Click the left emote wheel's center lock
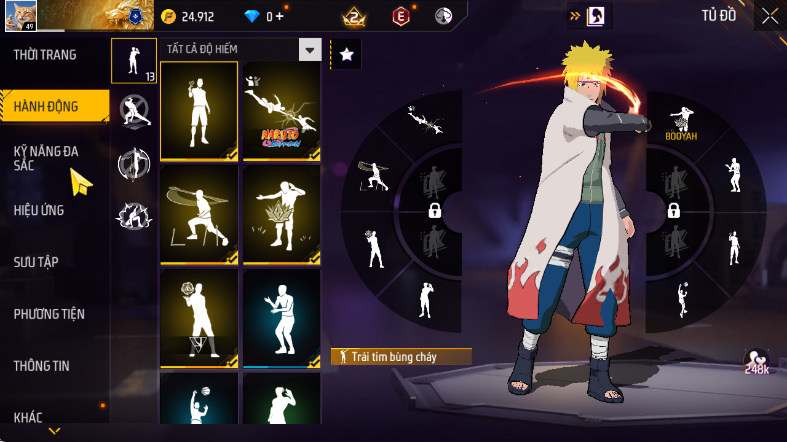 (435, 210)
